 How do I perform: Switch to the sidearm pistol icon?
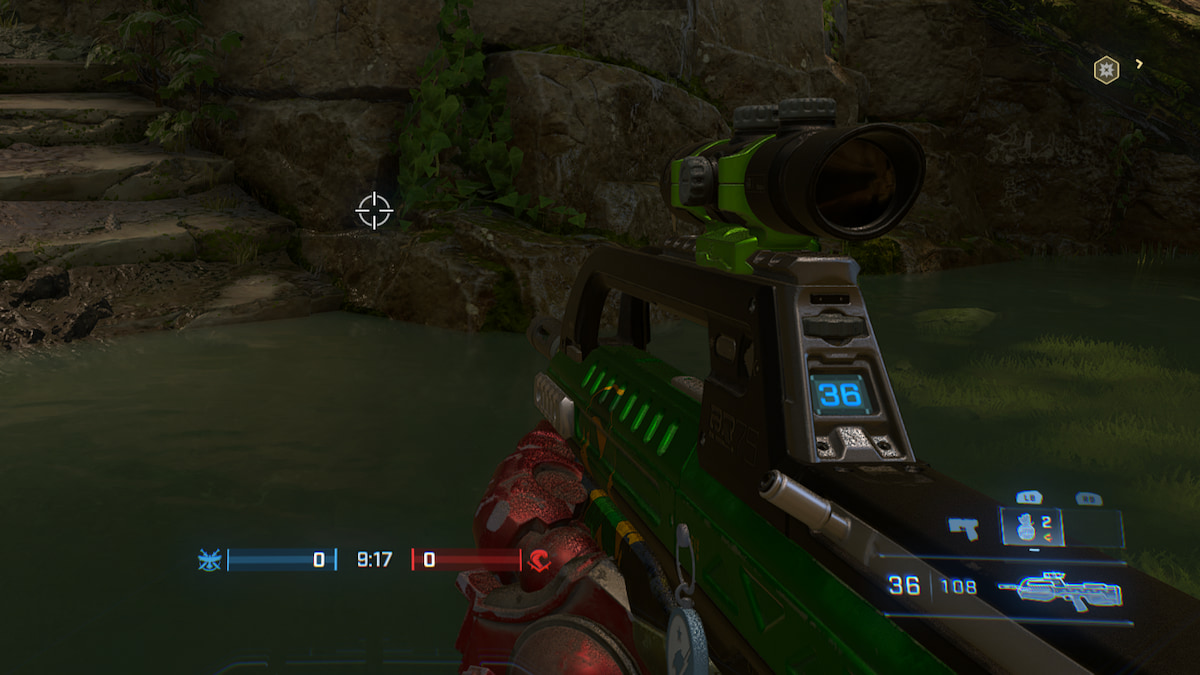click(x=964, y=527)
